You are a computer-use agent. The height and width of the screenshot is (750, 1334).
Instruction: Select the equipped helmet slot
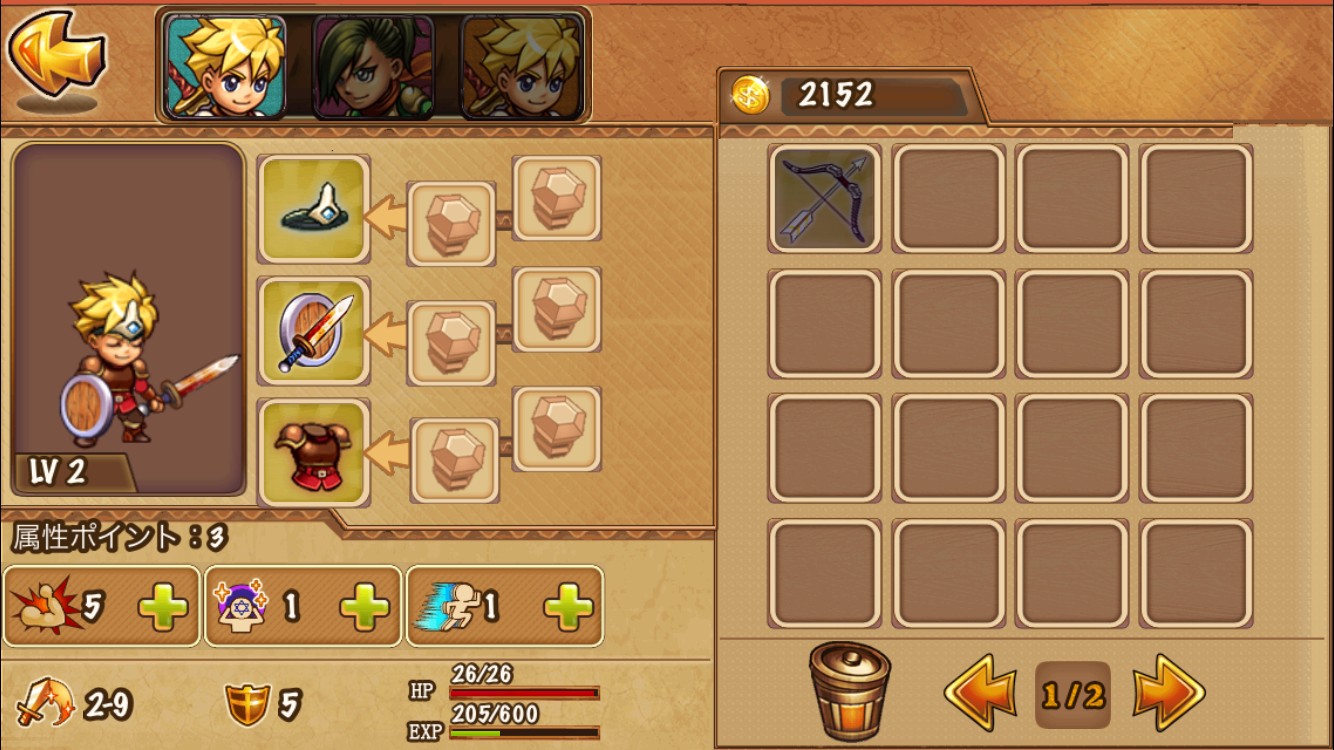(x=314, y=209)
